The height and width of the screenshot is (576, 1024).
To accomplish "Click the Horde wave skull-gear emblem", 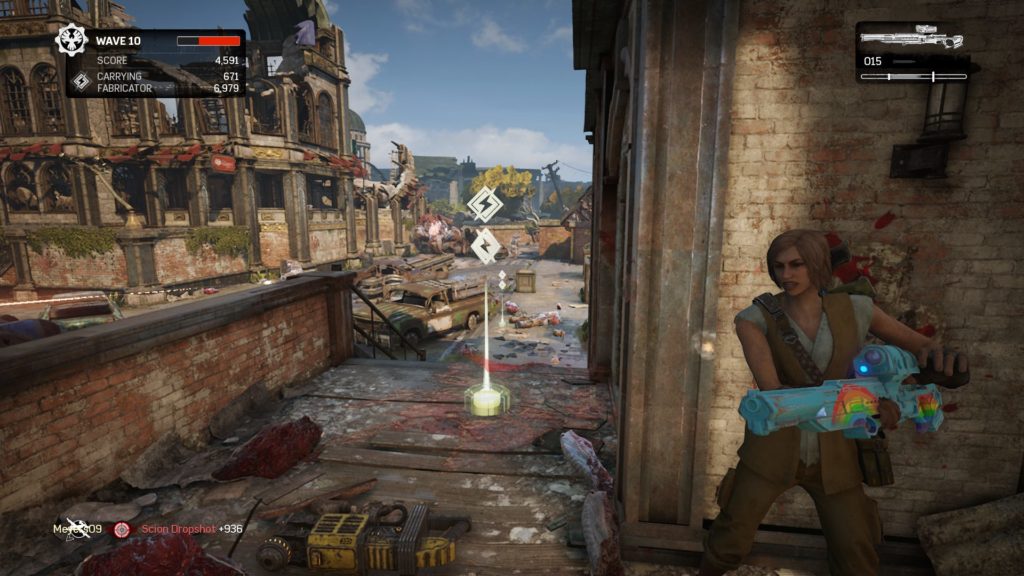I will [72, 41].
